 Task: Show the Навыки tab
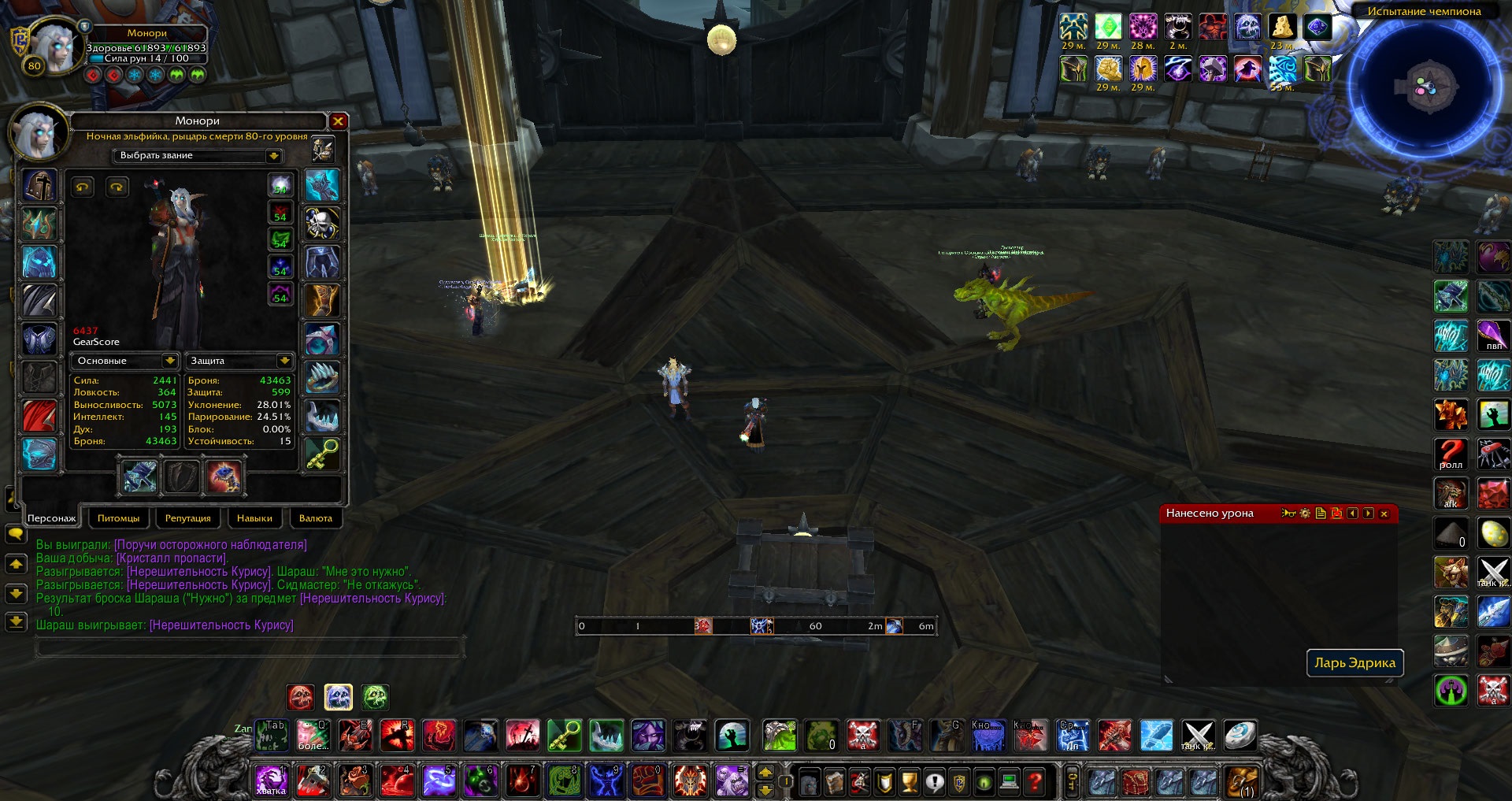254,518
